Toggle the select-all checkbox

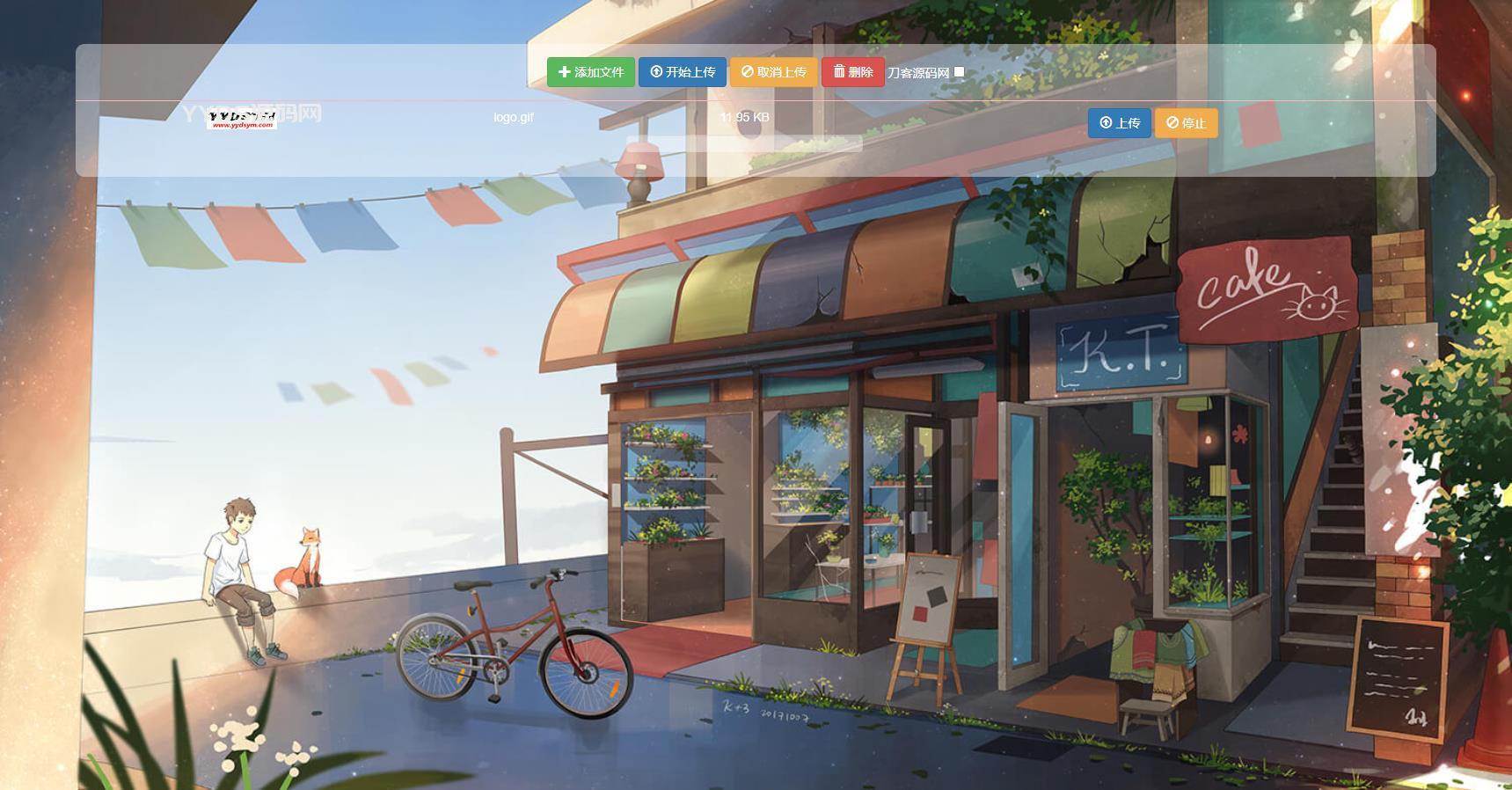click(959, 72)
